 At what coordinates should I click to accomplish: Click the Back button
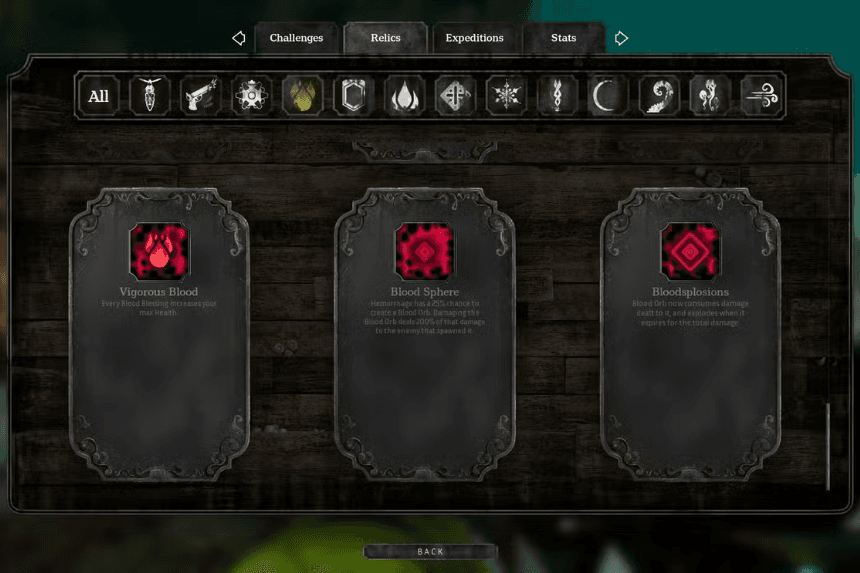click(430, 551)
